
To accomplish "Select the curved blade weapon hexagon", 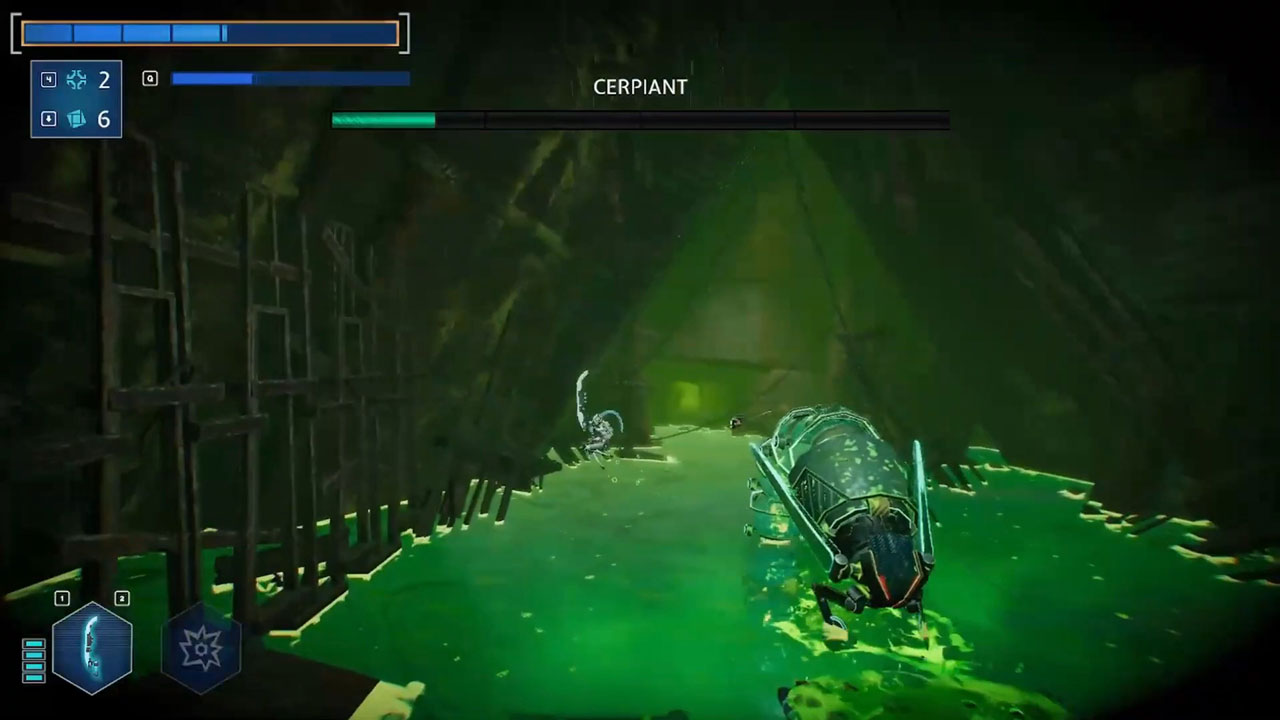I will 92,648.
